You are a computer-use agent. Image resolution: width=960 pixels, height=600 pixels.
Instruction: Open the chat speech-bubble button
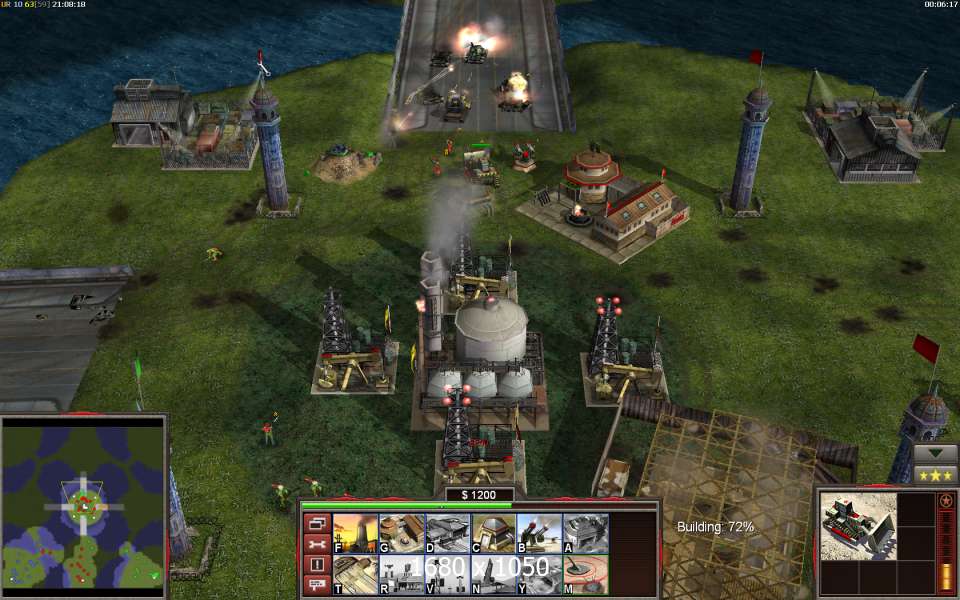pos(316,584)
